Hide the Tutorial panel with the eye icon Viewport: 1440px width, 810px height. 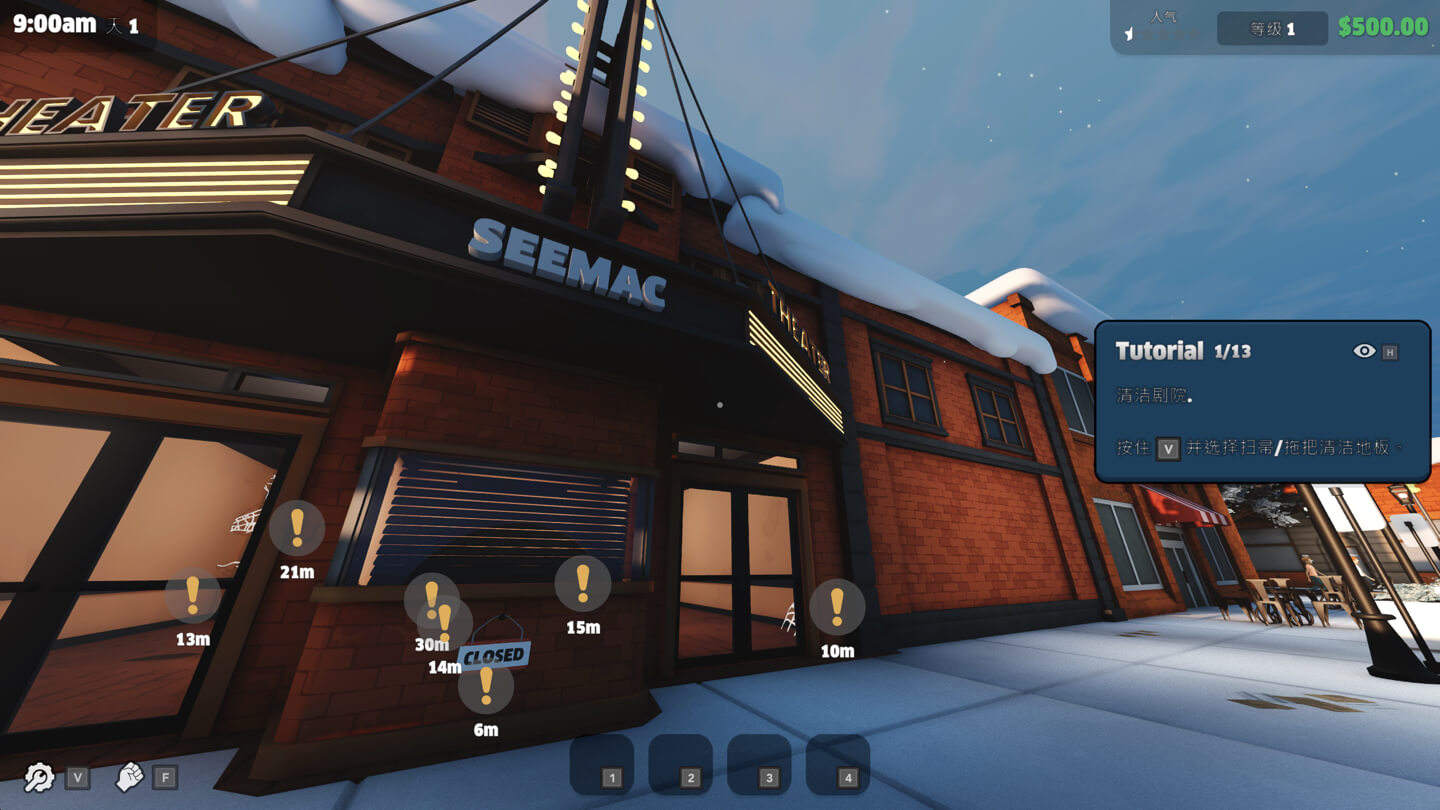click(x=1364, y=351)
